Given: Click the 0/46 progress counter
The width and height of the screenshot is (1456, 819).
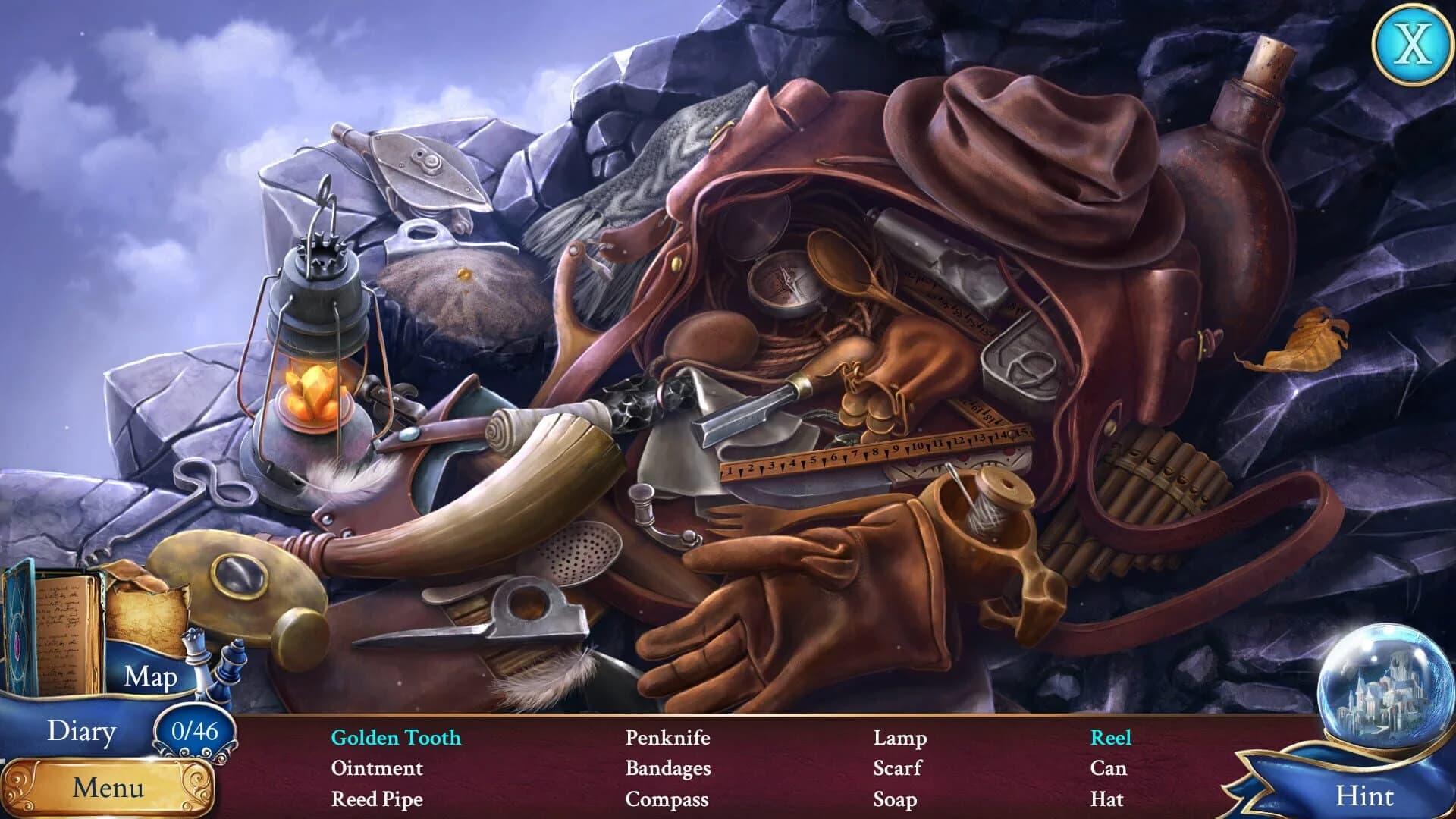Looking at the screenshot, I should click(x=197, y=730).
